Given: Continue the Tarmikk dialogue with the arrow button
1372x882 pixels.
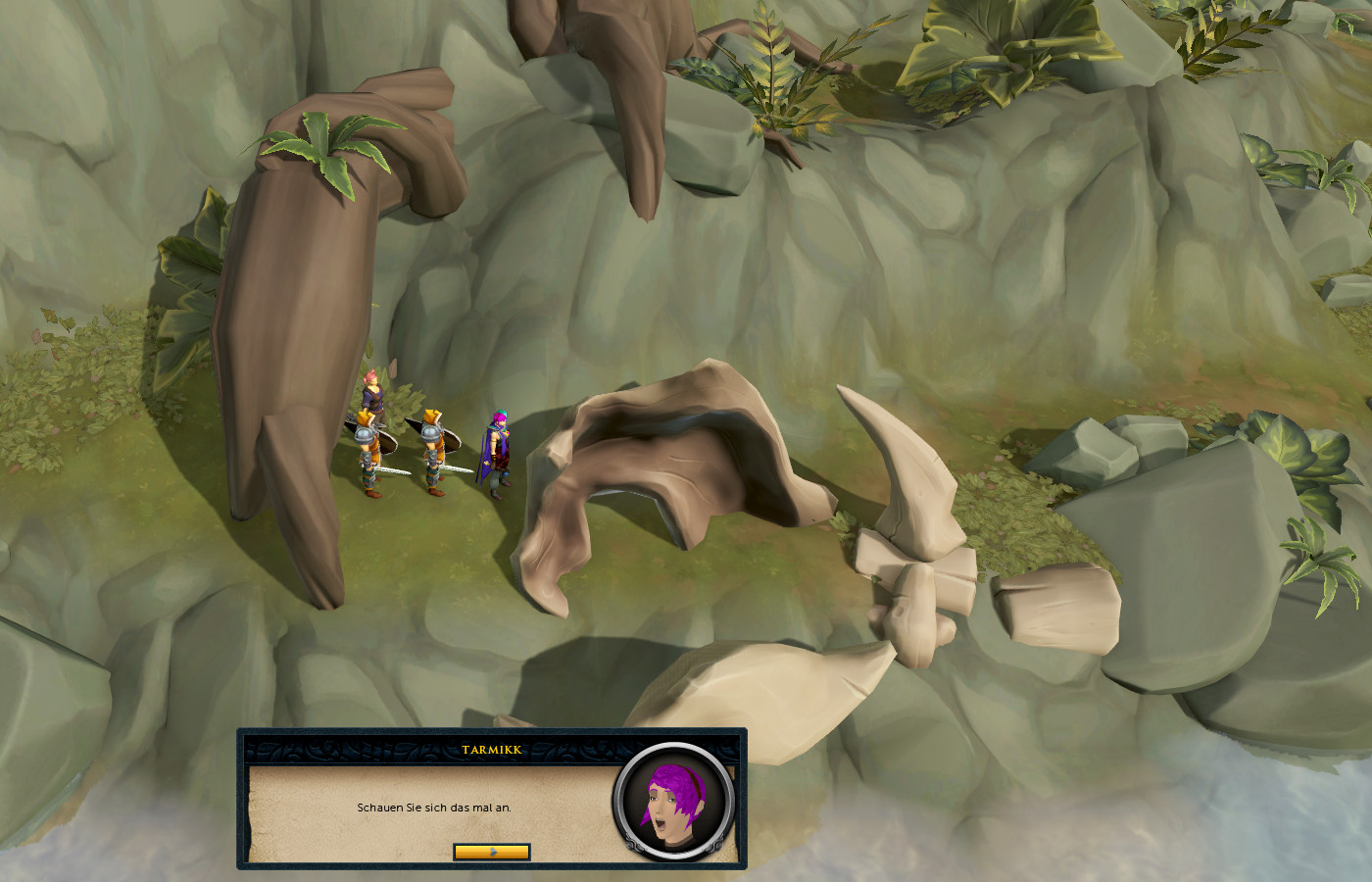Looking at the screenshot, I should click(492, 852).
